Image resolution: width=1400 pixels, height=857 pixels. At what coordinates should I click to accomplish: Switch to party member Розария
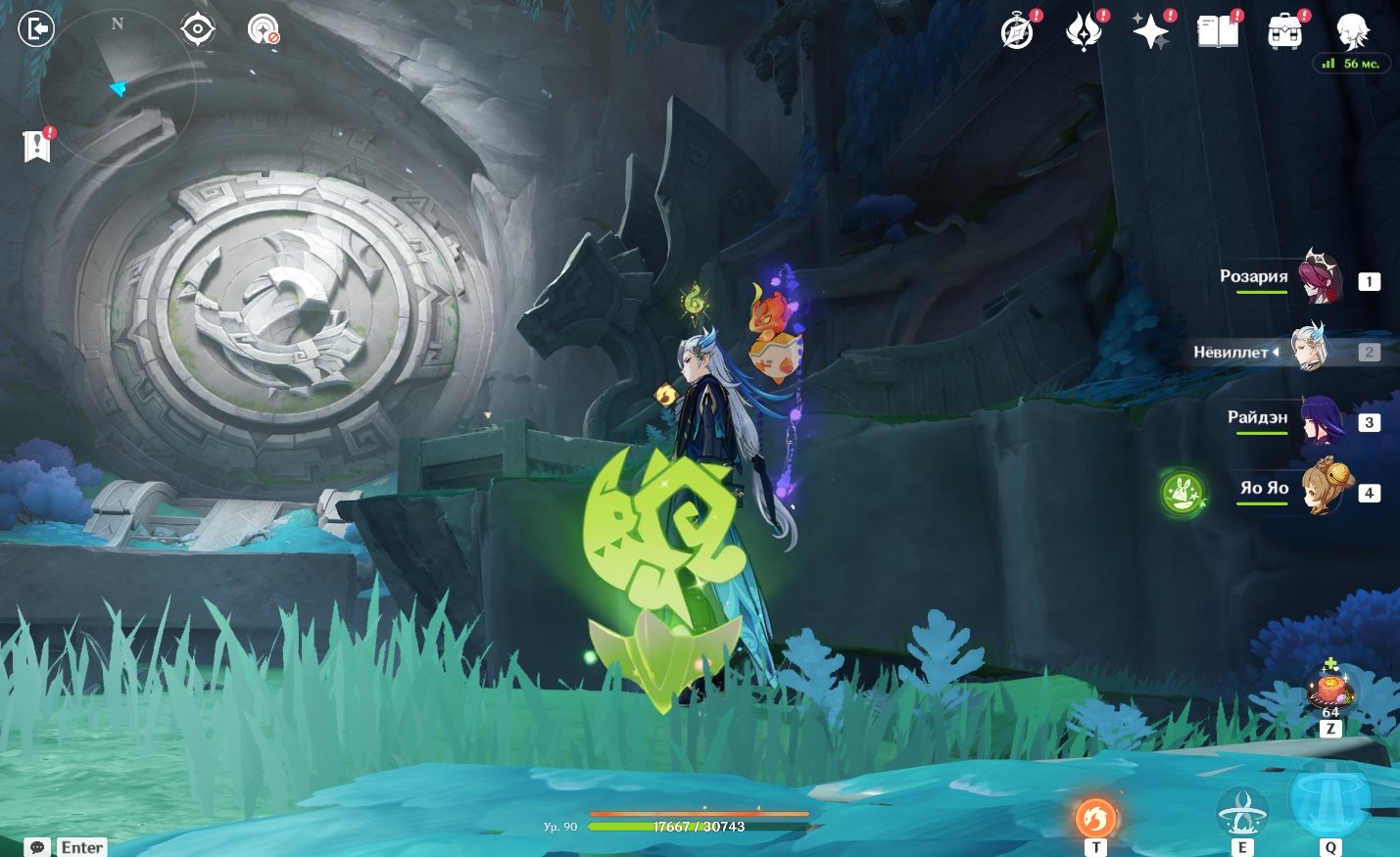coord(1319,278)
